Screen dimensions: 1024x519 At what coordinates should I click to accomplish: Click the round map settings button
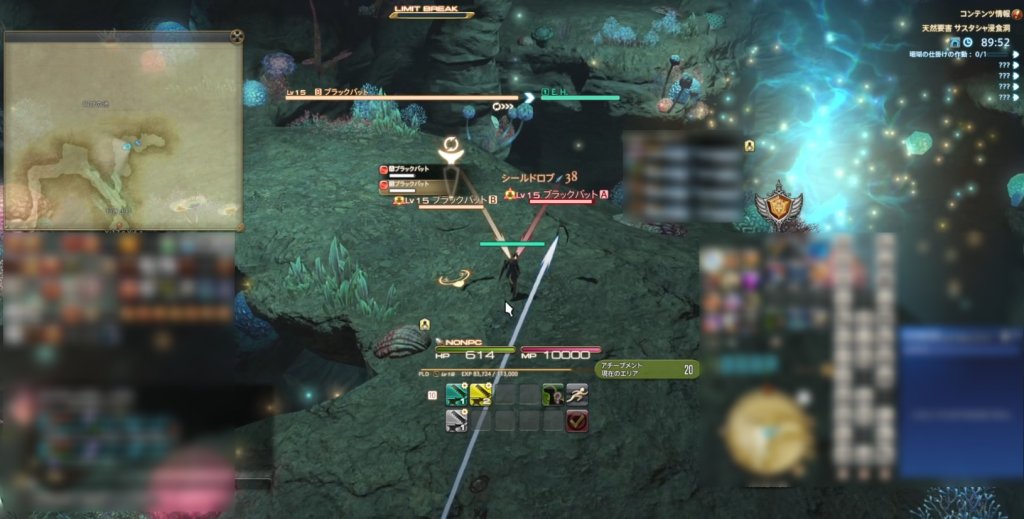pyautogui.click(x=236, y=38)
